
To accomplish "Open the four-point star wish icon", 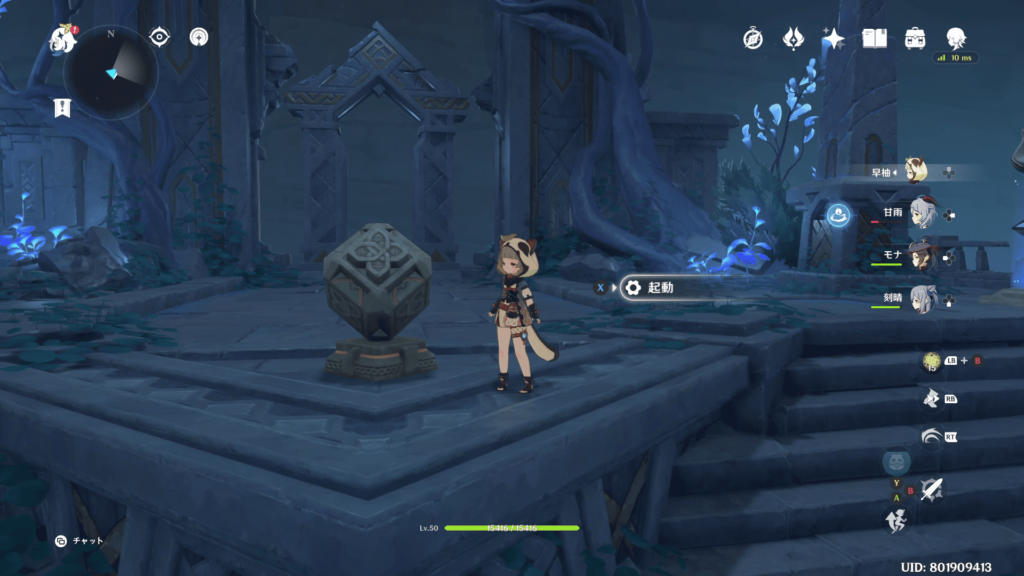I will 833,39.
